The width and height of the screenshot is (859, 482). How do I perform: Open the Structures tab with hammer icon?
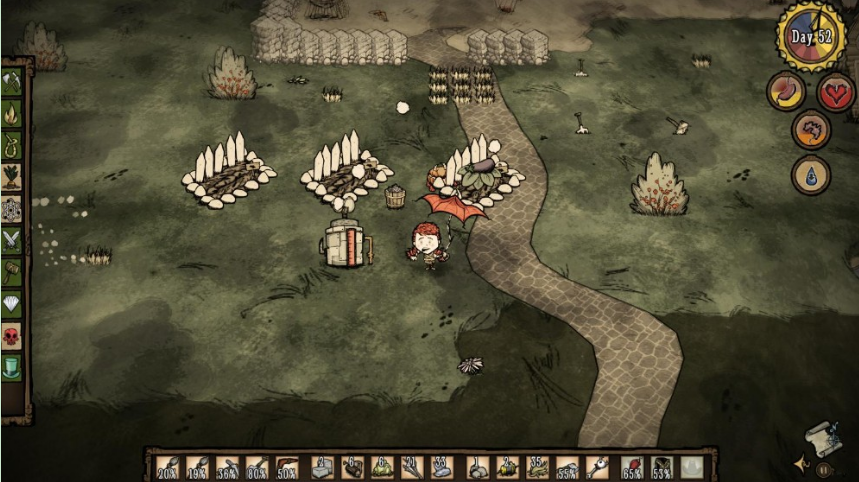click(x=13, y=271)
